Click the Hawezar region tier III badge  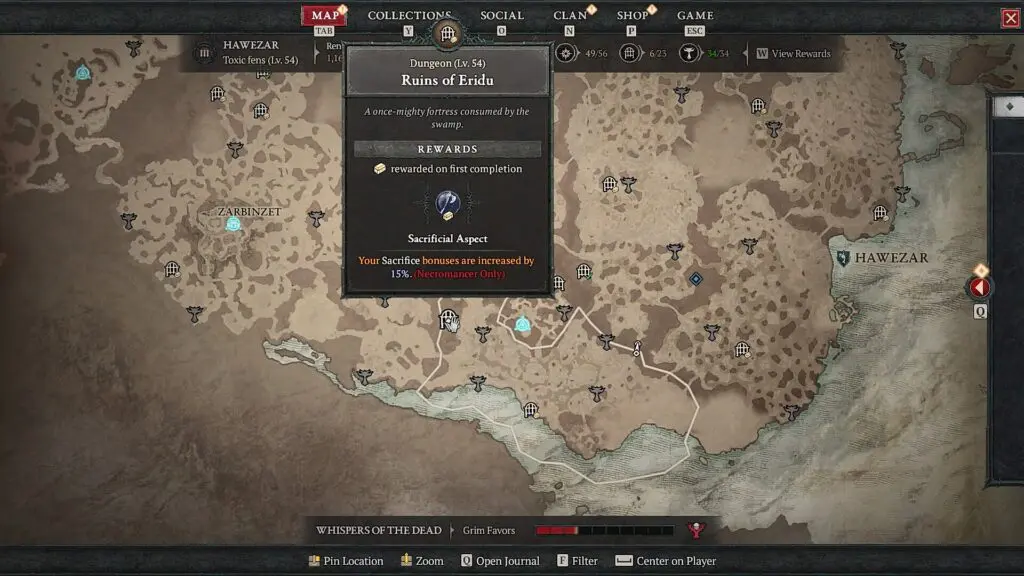[205, 53]
